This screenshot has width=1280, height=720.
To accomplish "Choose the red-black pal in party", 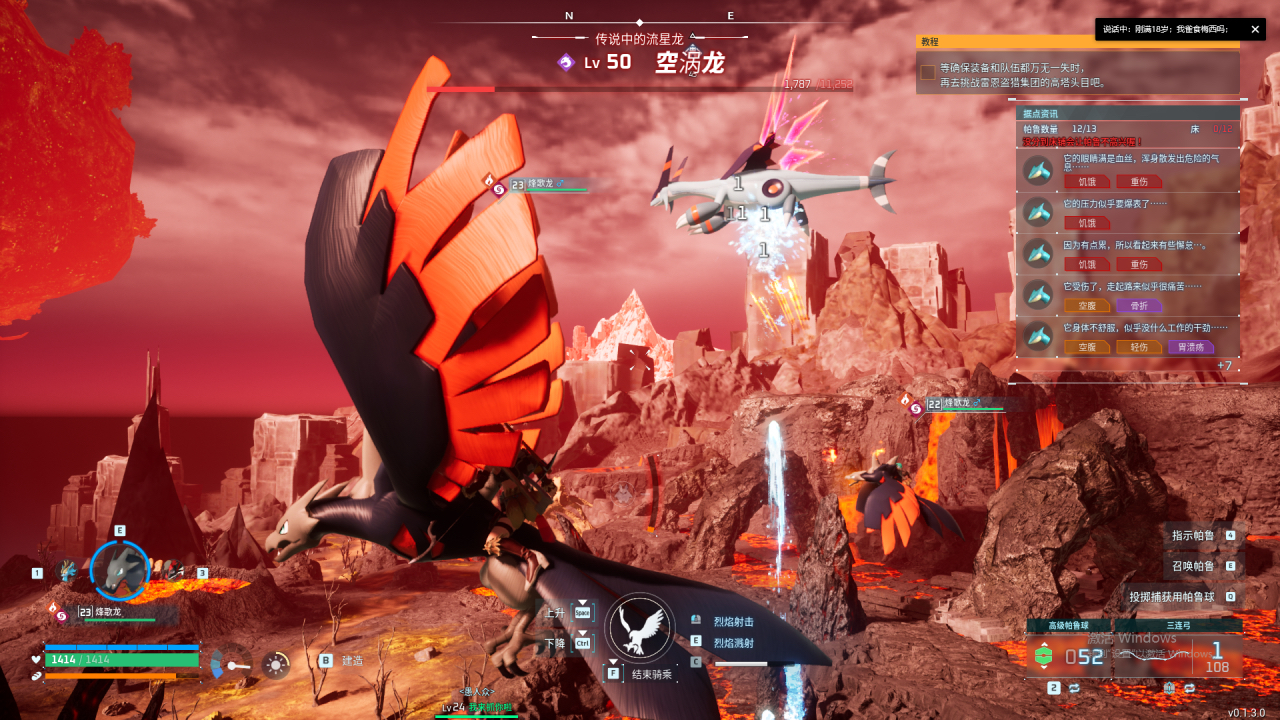I will click(x=175, y=571).
